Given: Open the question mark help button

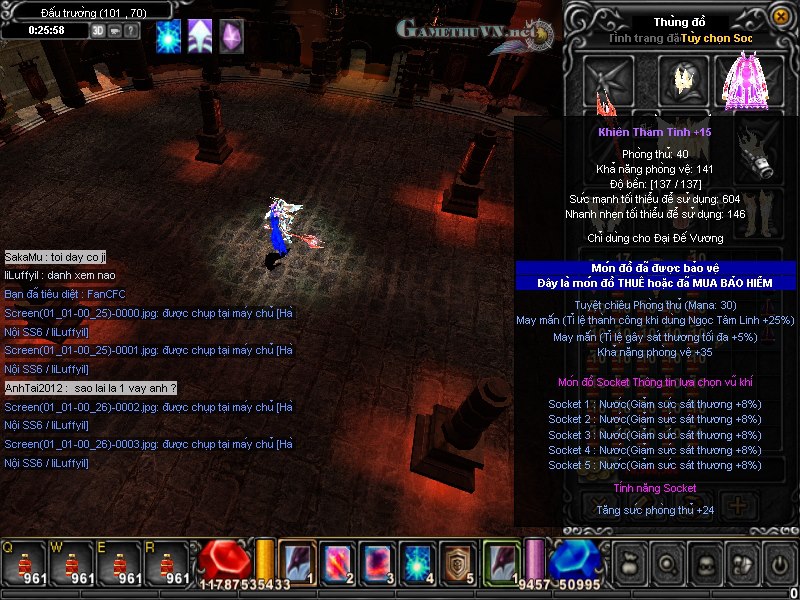Looking at the screenshot, I should coord(131,30).
